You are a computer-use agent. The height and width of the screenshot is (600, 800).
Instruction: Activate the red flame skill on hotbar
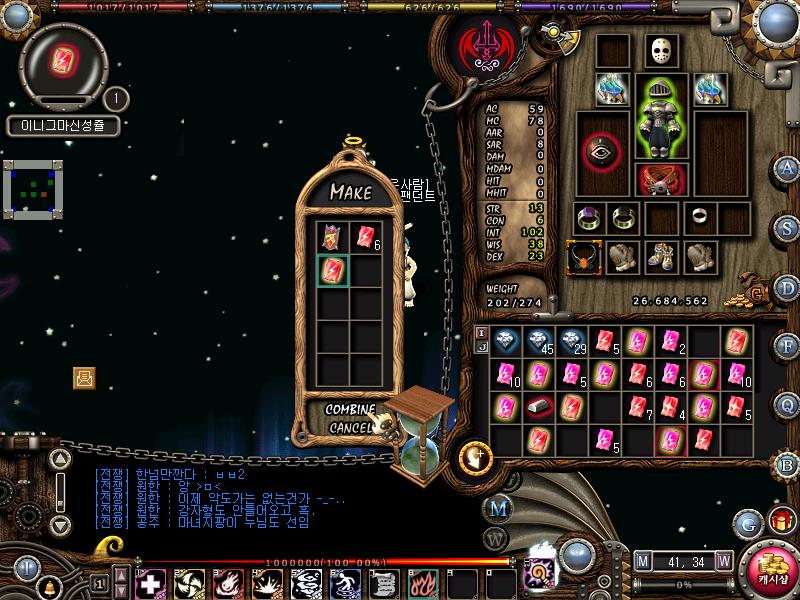(422, 582)
